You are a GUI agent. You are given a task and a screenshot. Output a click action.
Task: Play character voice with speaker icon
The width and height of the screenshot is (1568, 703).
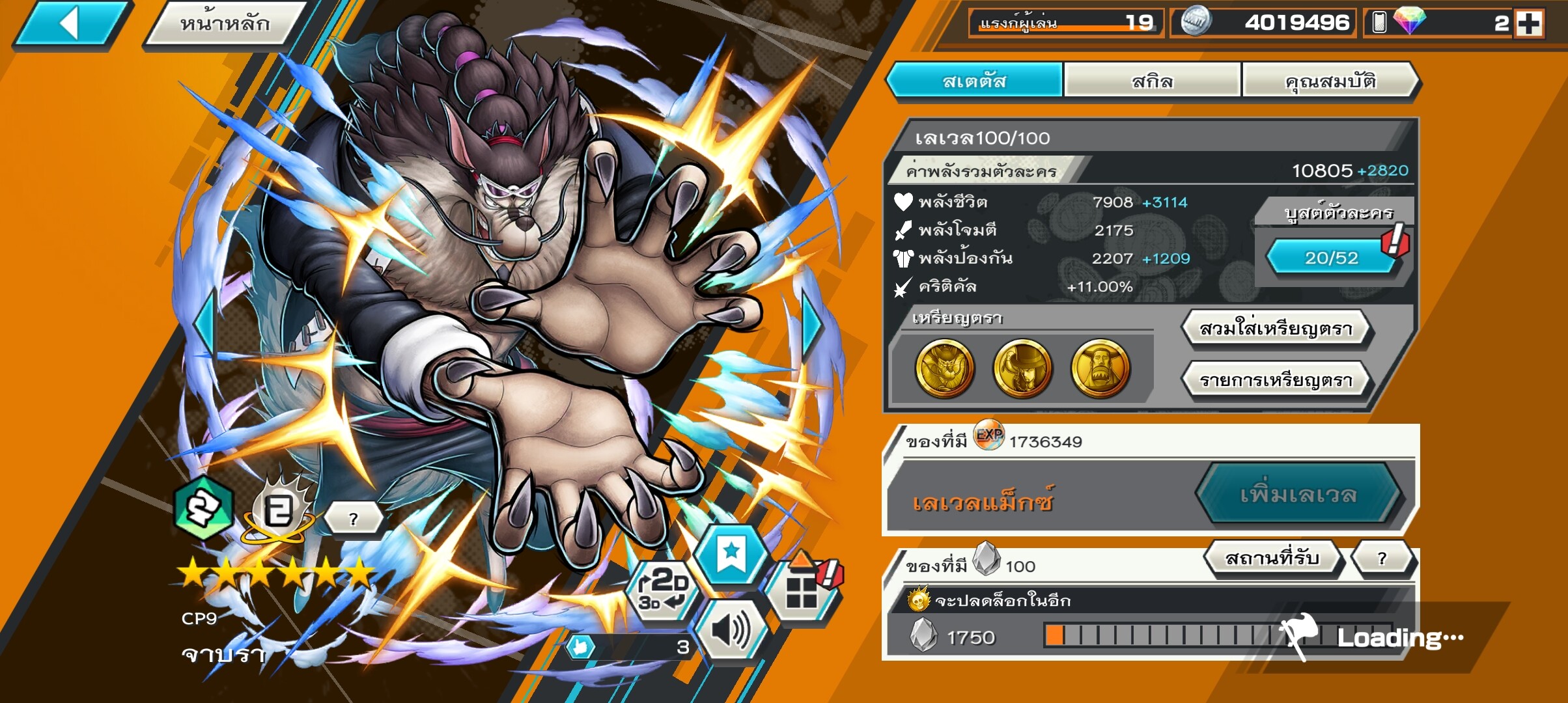point(730,630)
